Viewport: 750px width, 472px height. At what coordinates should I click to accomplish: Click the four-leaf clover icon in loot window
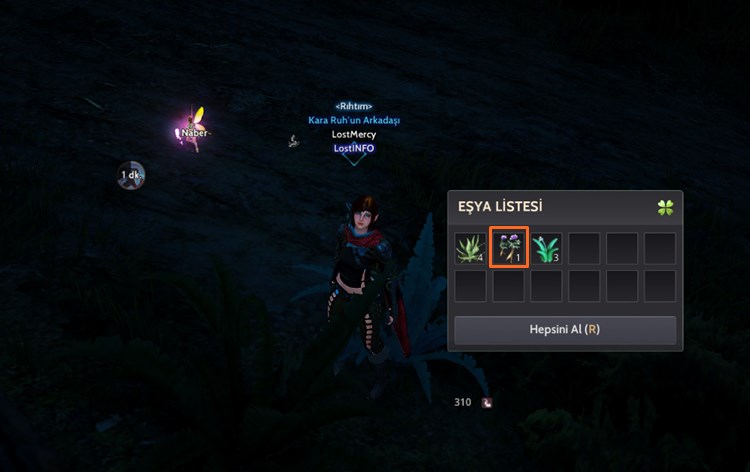pos(665,208)
